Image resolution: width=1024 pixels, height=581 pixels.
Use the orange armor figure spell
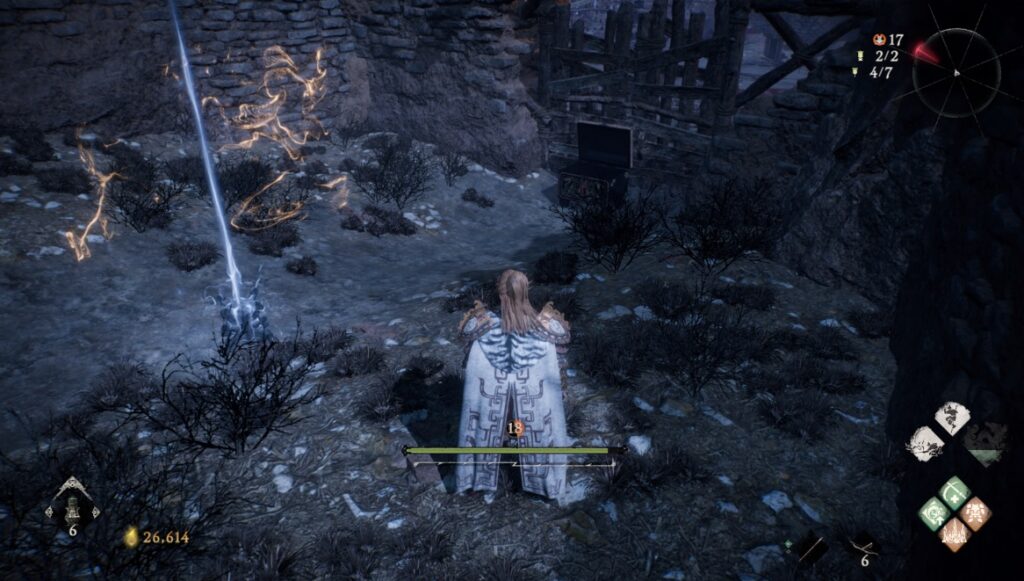976,512
